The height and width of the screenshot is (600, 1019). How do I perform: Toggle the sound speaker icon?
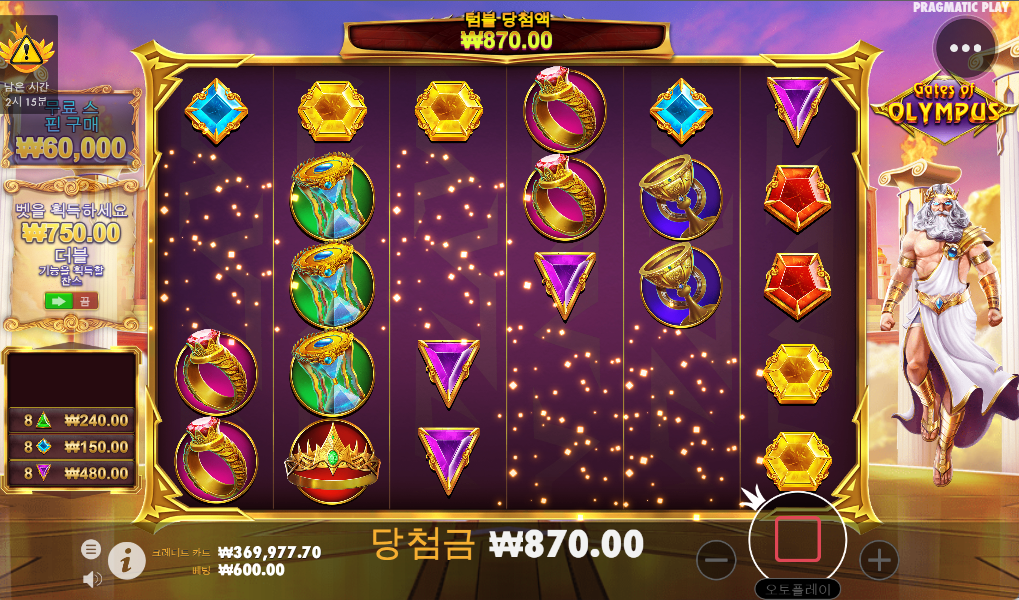tap(92, 579)
